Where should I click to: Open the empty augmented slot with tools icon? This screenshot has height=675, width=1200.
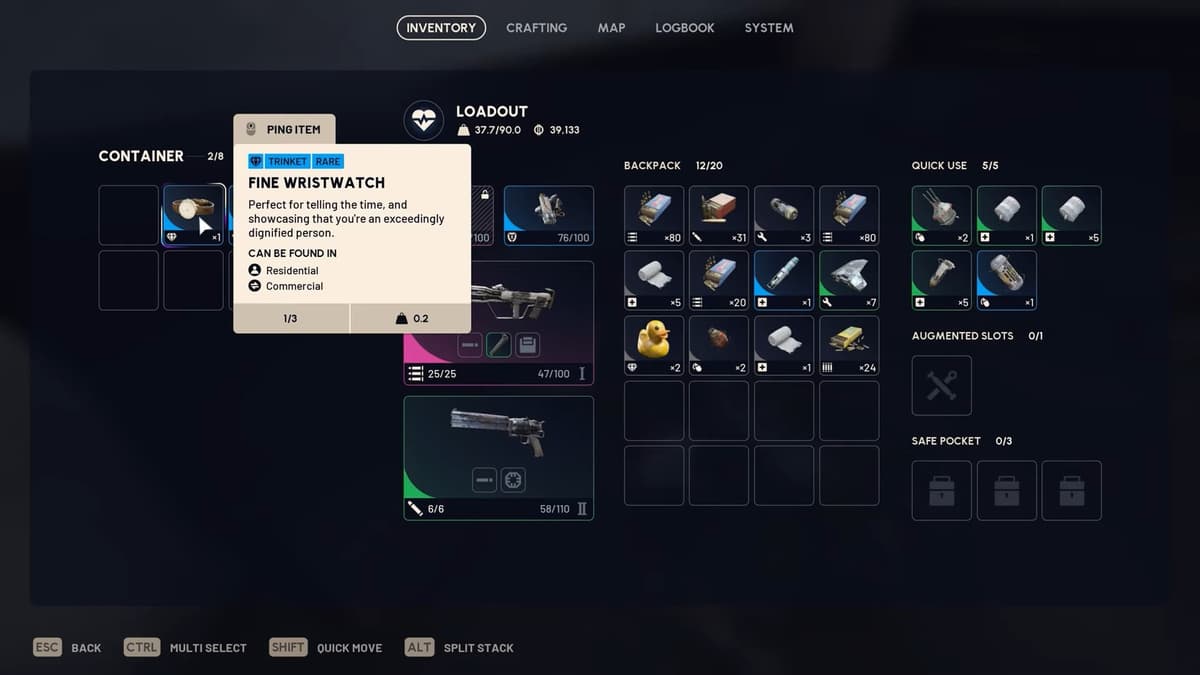pyautogui.click(x=941, y=385)
